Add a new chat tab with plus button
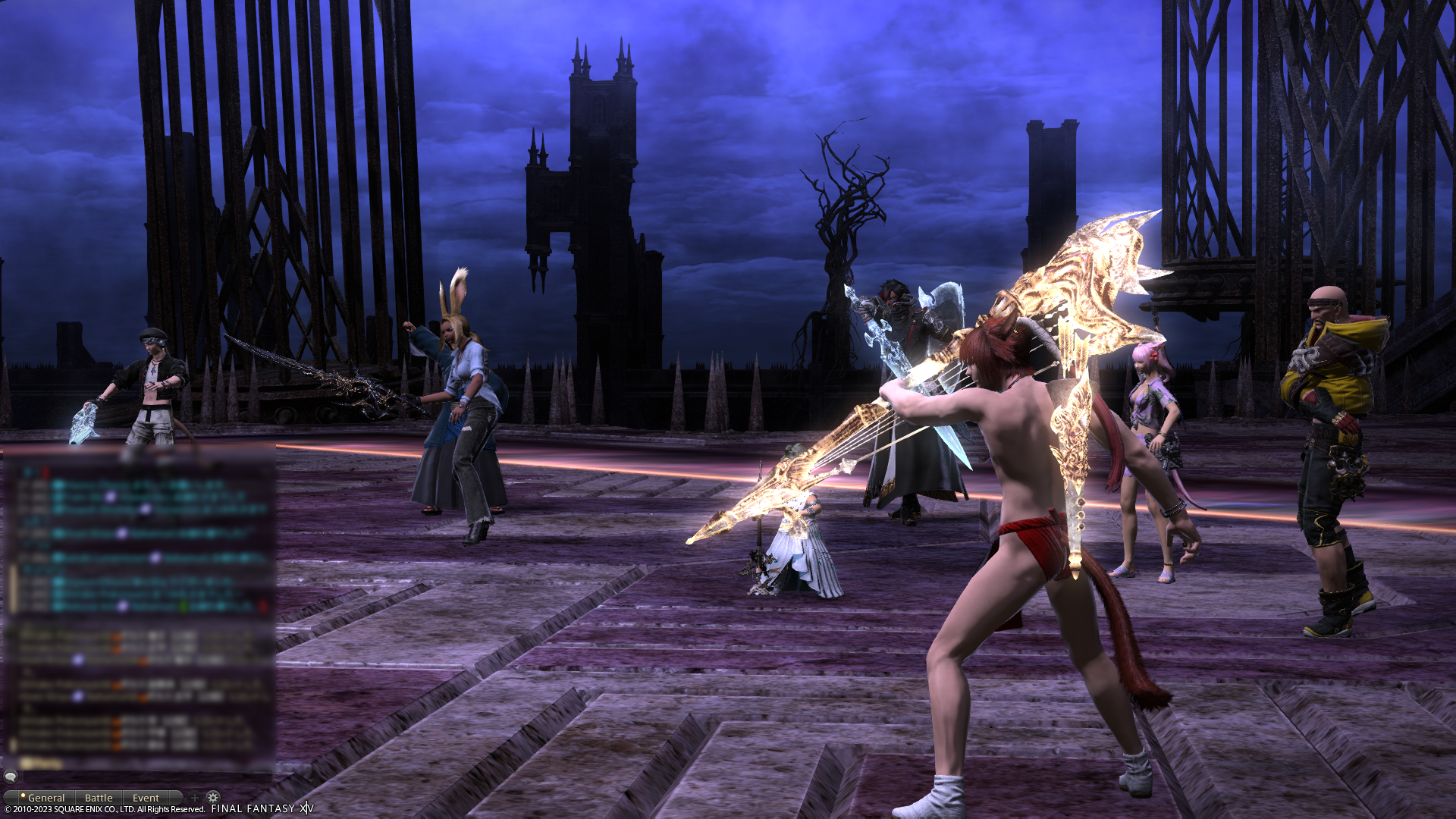This screenshot has width=1456, height=819. pyautogui.click(x=195, y=798)
